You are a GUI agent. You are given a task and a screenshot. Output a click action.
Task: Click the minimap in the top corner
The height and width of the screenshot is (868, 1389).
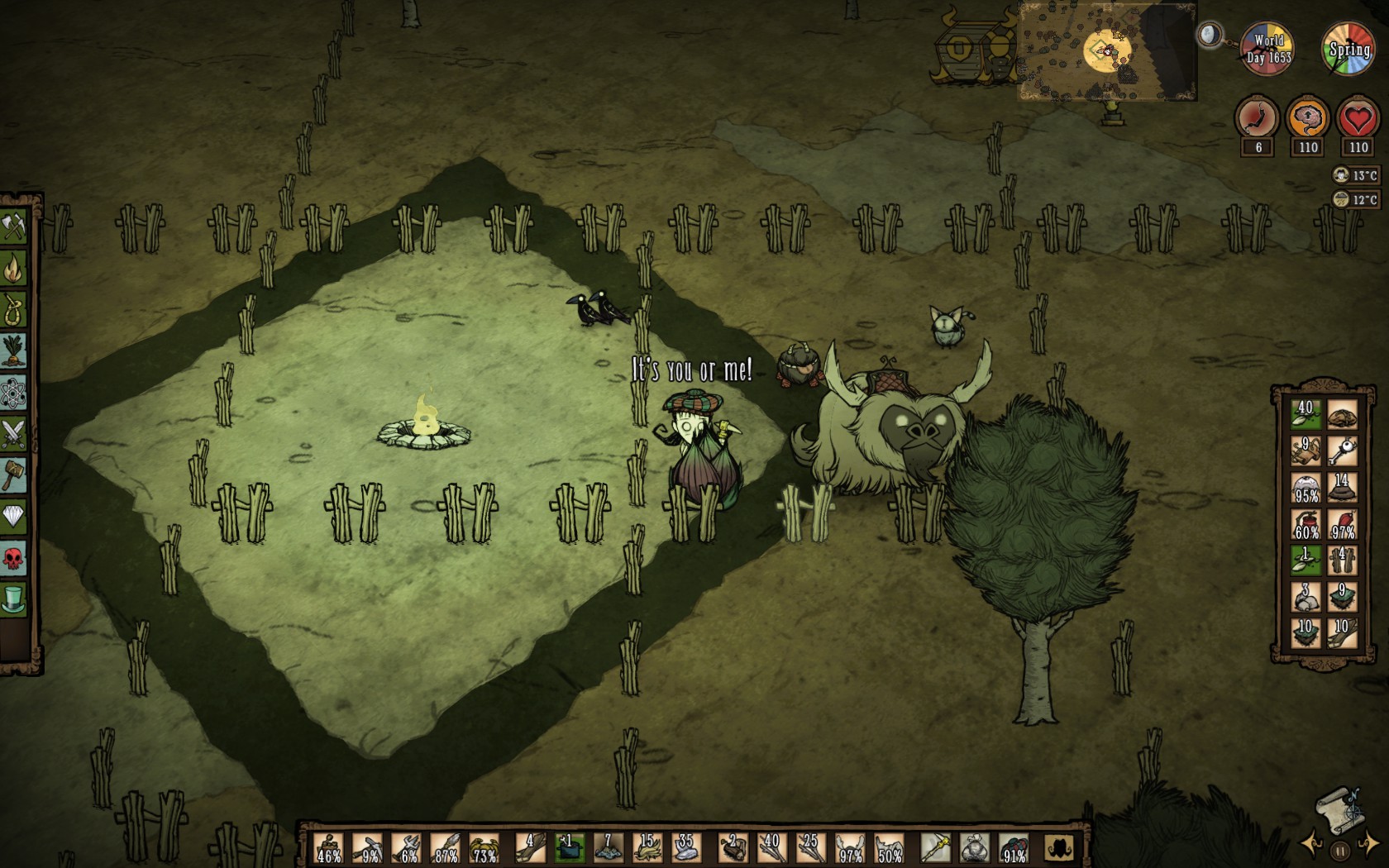point(1106,51)
